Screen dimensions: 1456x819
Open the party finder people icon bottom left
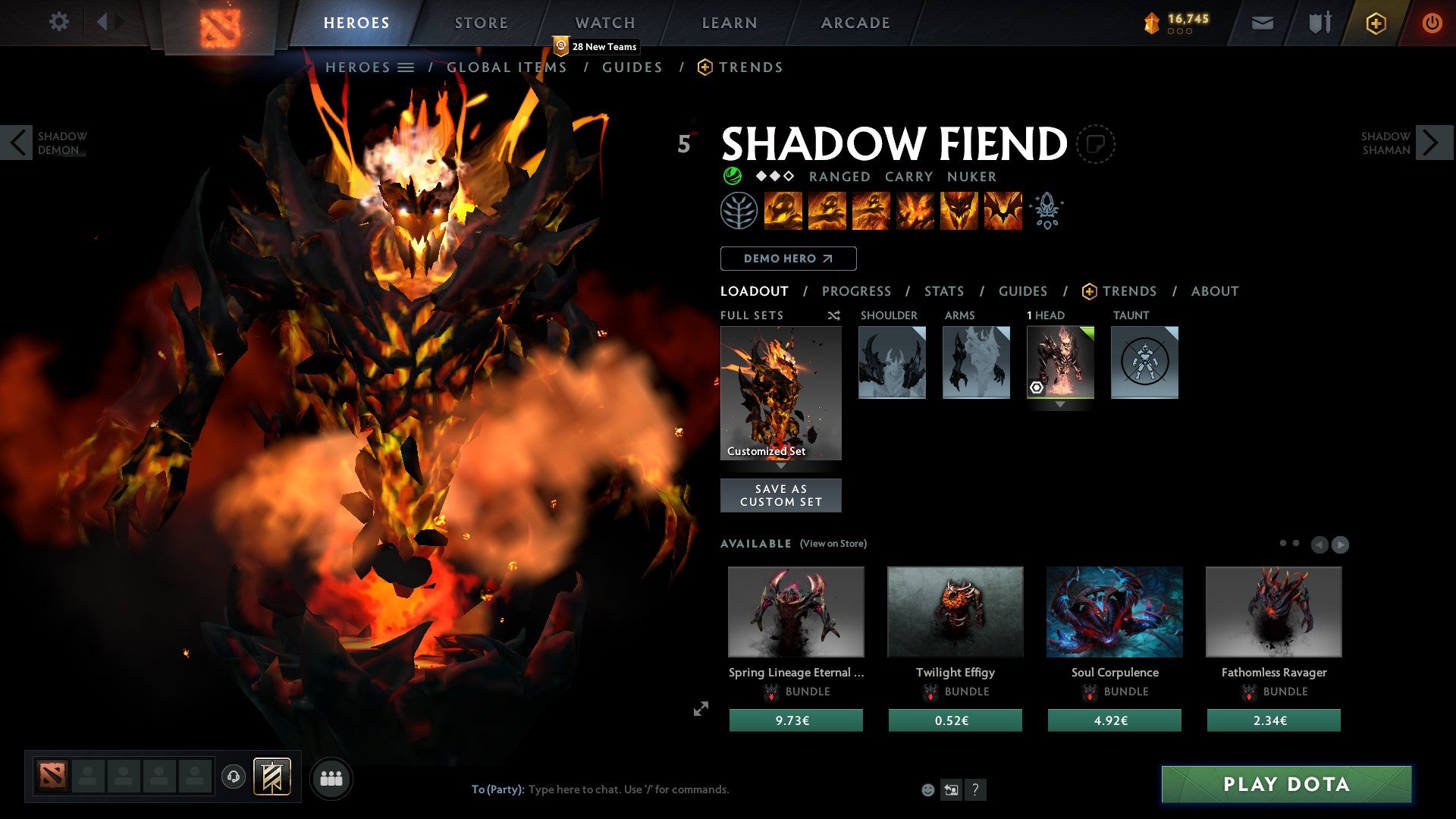pyautogui.click(x=331, y=777)
